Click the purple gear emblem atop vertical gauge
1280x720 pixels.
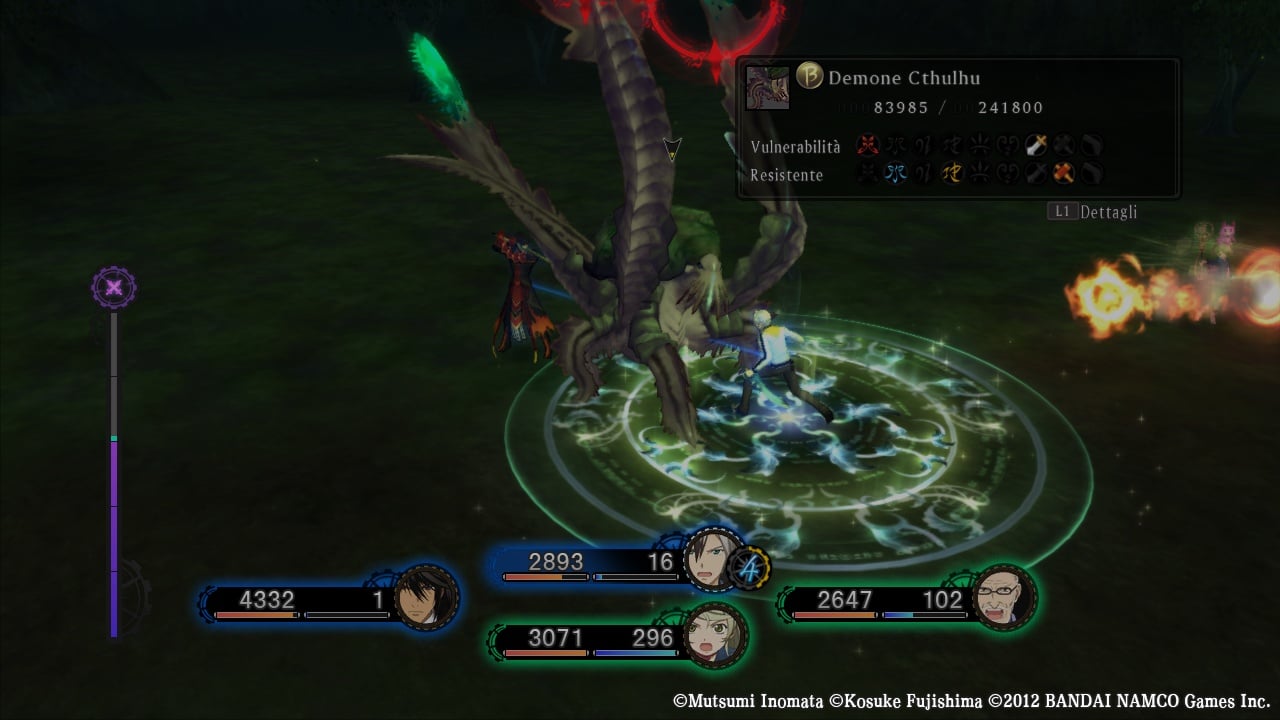click(x=114, y=289)
